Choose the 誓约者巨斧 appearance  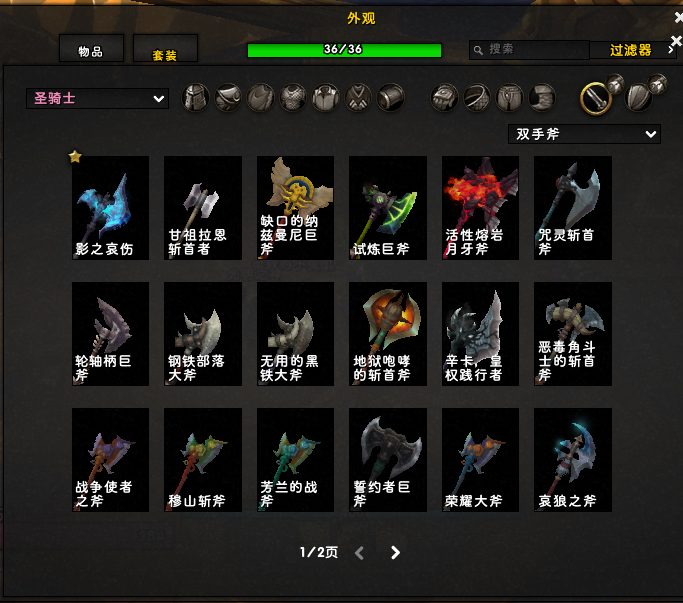[387, 459]
